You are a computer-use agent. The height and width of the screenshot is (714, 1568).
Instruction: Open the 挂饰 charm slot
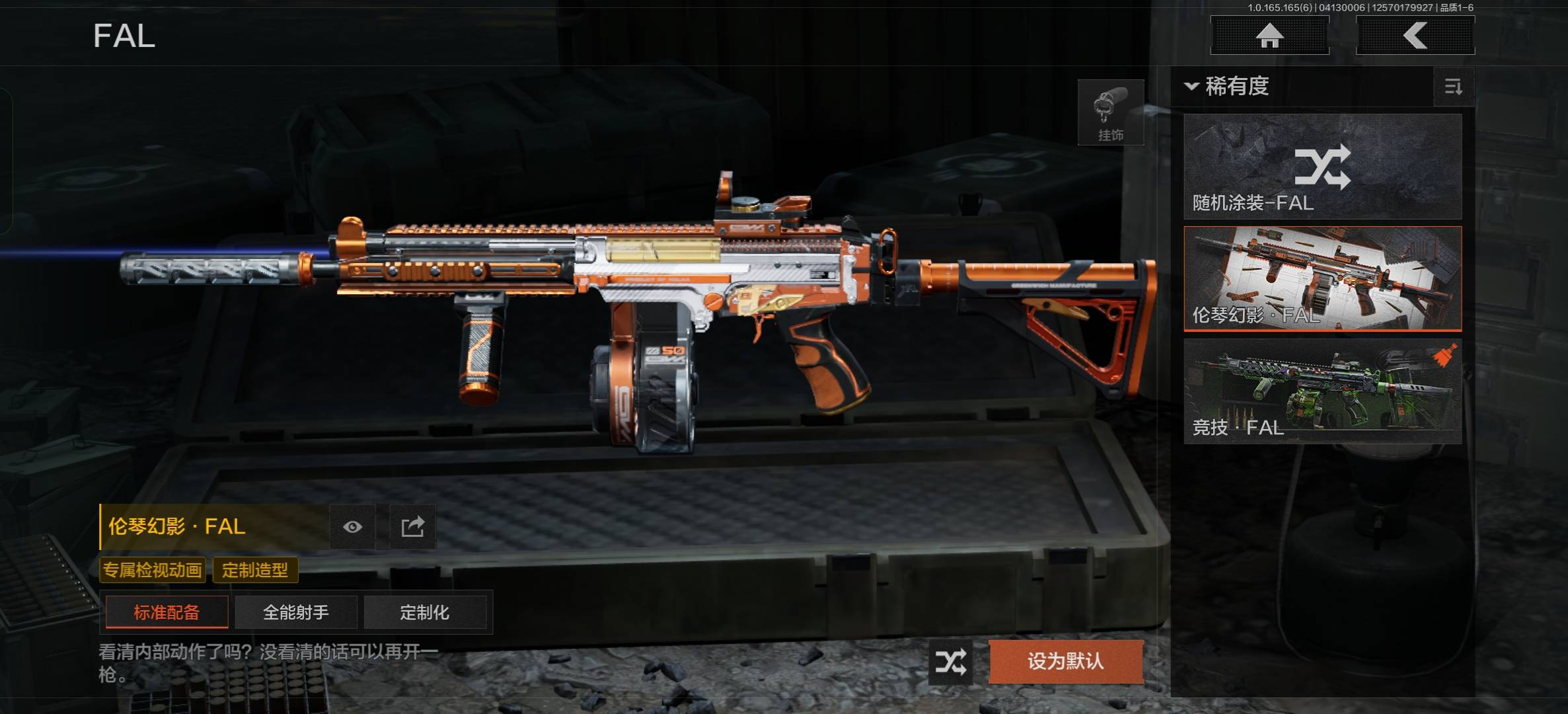(1110, 112)
